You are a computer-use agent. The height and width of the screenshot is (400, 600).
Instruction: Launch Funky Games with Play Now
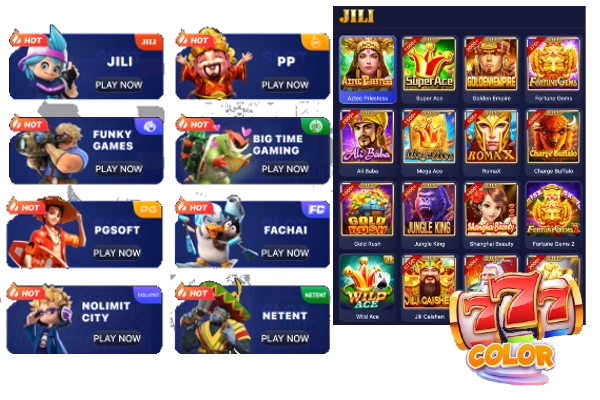pos(118,169)
